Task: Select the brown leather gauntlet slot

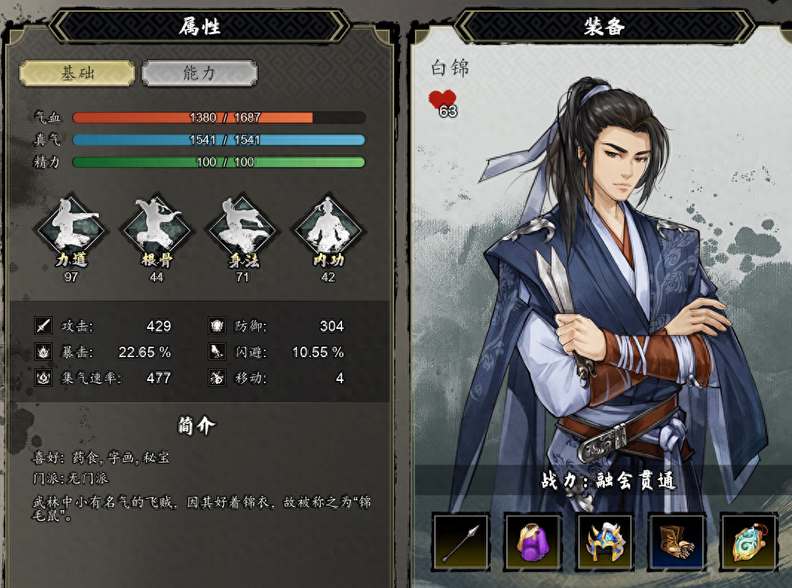Action: [x=677, y=542]
